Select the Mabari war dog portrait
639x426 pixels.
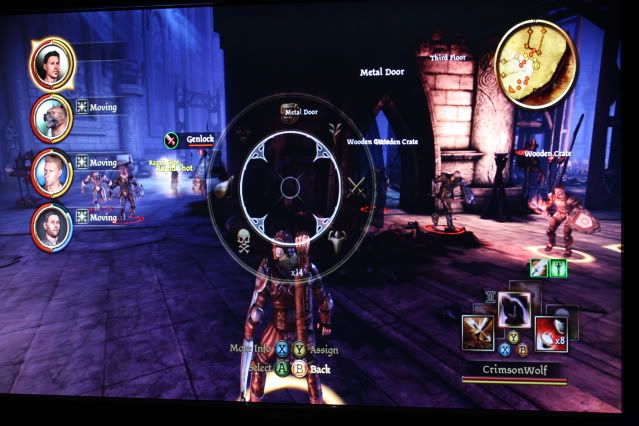[x=50, y=119]
